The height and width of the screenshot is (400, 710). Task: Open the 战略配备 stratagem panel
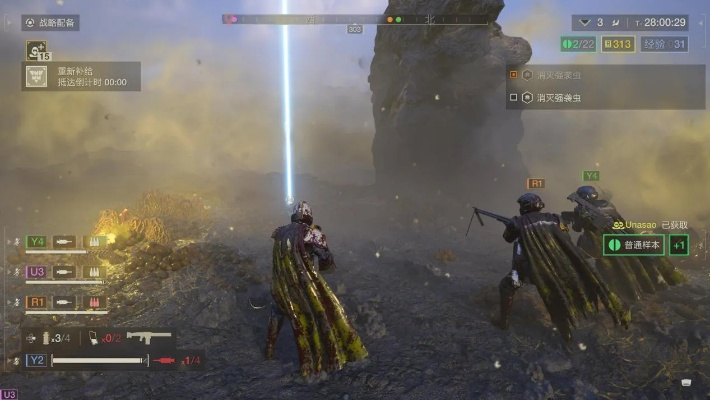pyautogui.click(x=50, y=22)
